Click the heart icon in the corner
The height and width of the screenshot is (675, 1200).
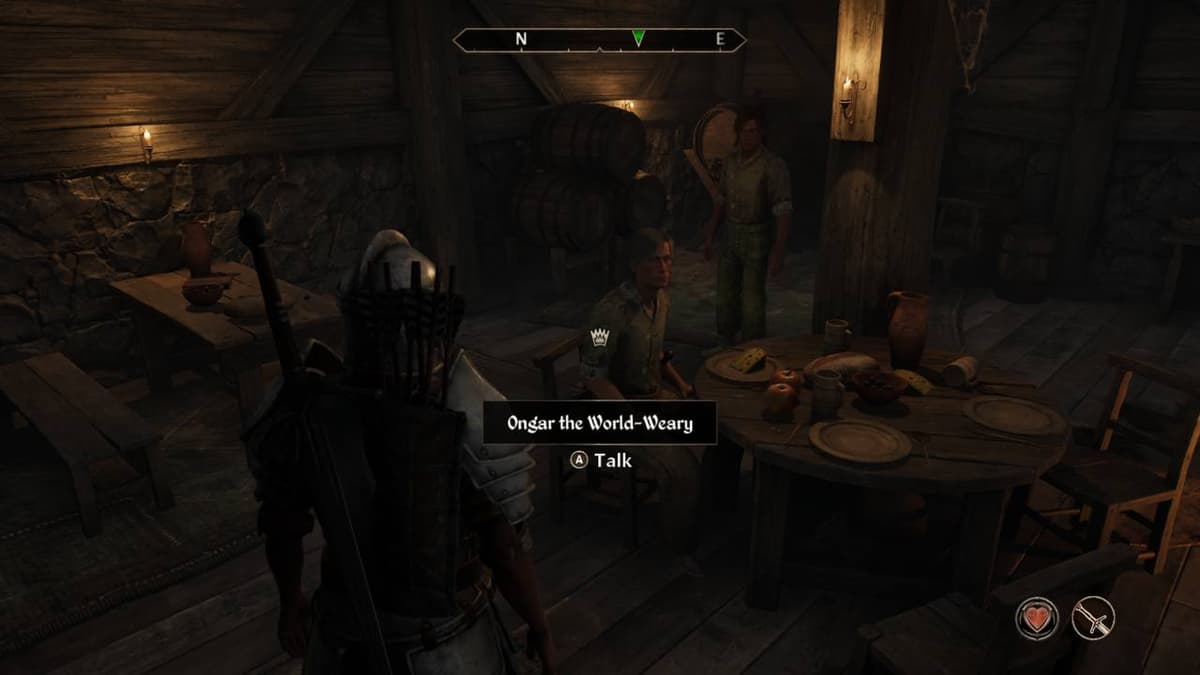pos(1039,616)
